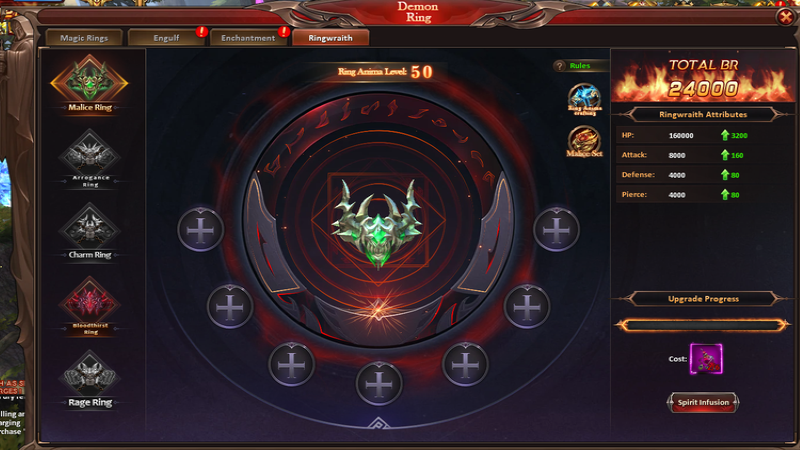Close the Demon Ring window
This screenshot has height=450, width=800.
click(784, 17)
